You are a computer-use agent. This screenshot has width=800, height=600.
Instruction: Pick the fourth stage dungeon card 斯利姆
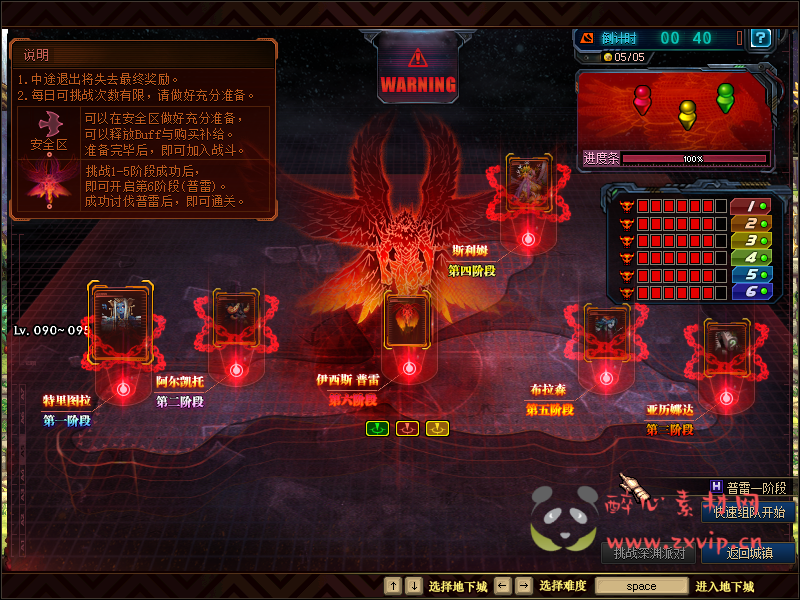click(x=527, y=183)
